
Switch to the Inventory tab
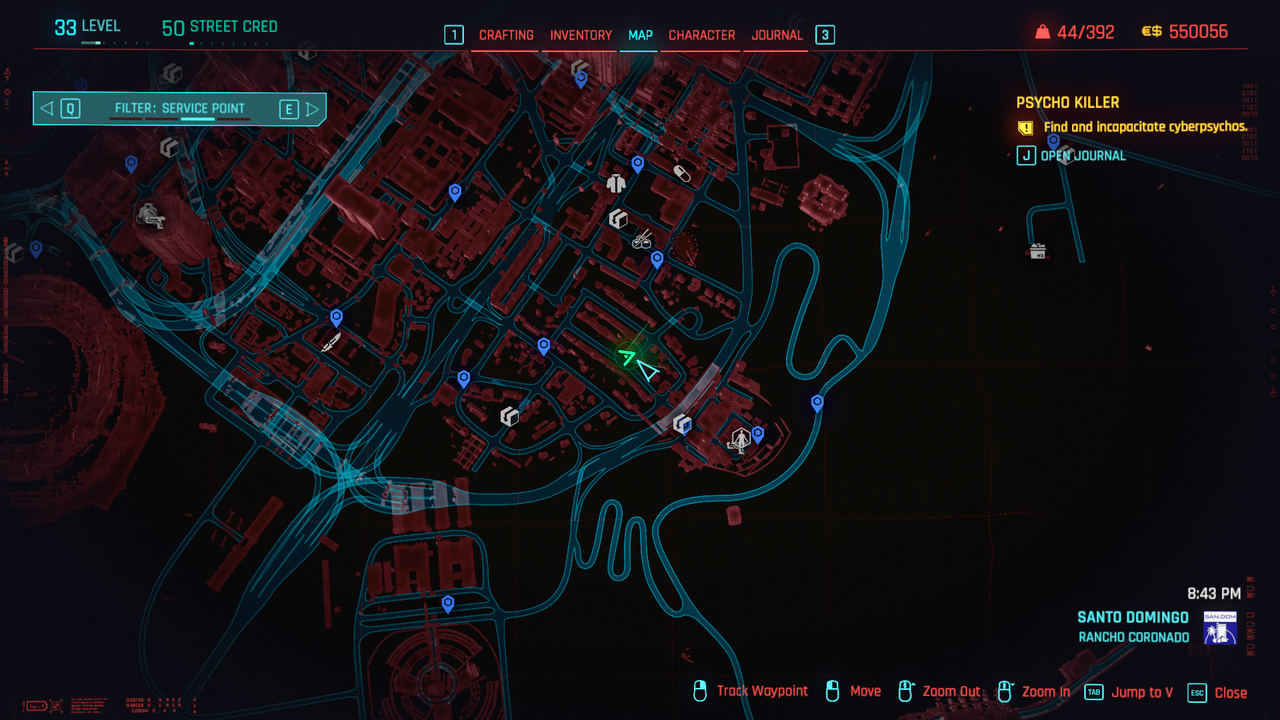(x=580, y=35)
